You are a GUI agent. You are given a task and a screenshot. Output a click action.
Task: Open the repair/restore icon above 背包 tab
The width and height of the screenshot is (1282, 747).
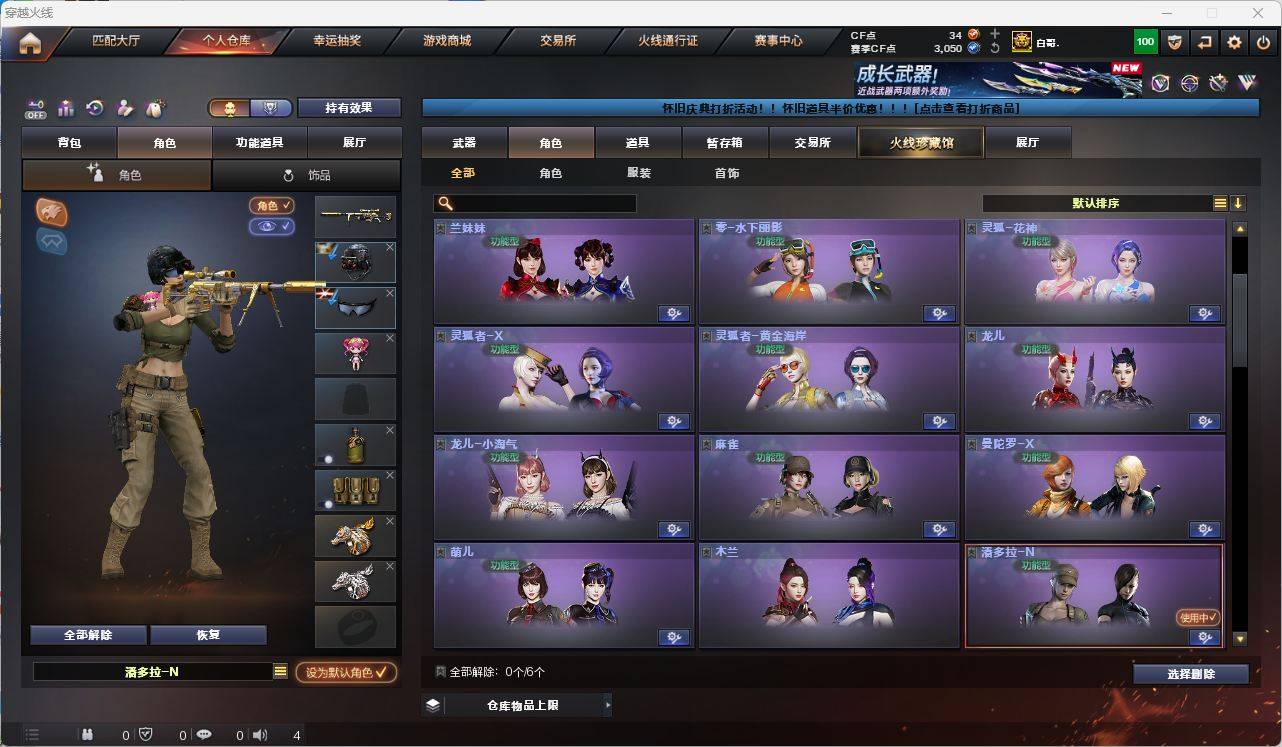[x=94, y=108]
